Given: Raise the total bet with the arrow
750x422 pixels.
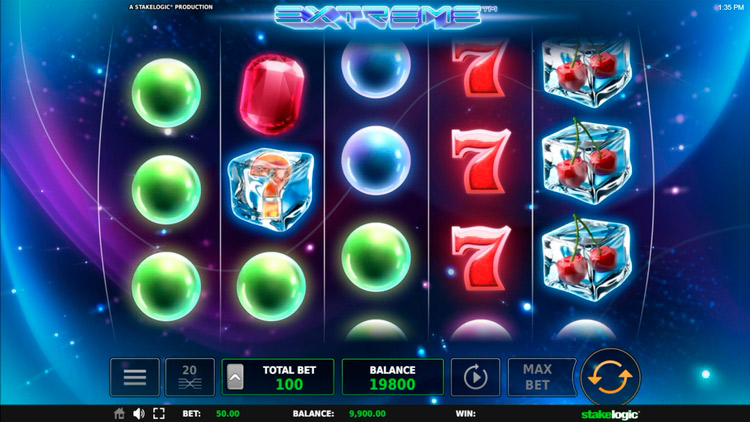Looking at the screenshot, I should pyautogui.click(x=236, y=377).
